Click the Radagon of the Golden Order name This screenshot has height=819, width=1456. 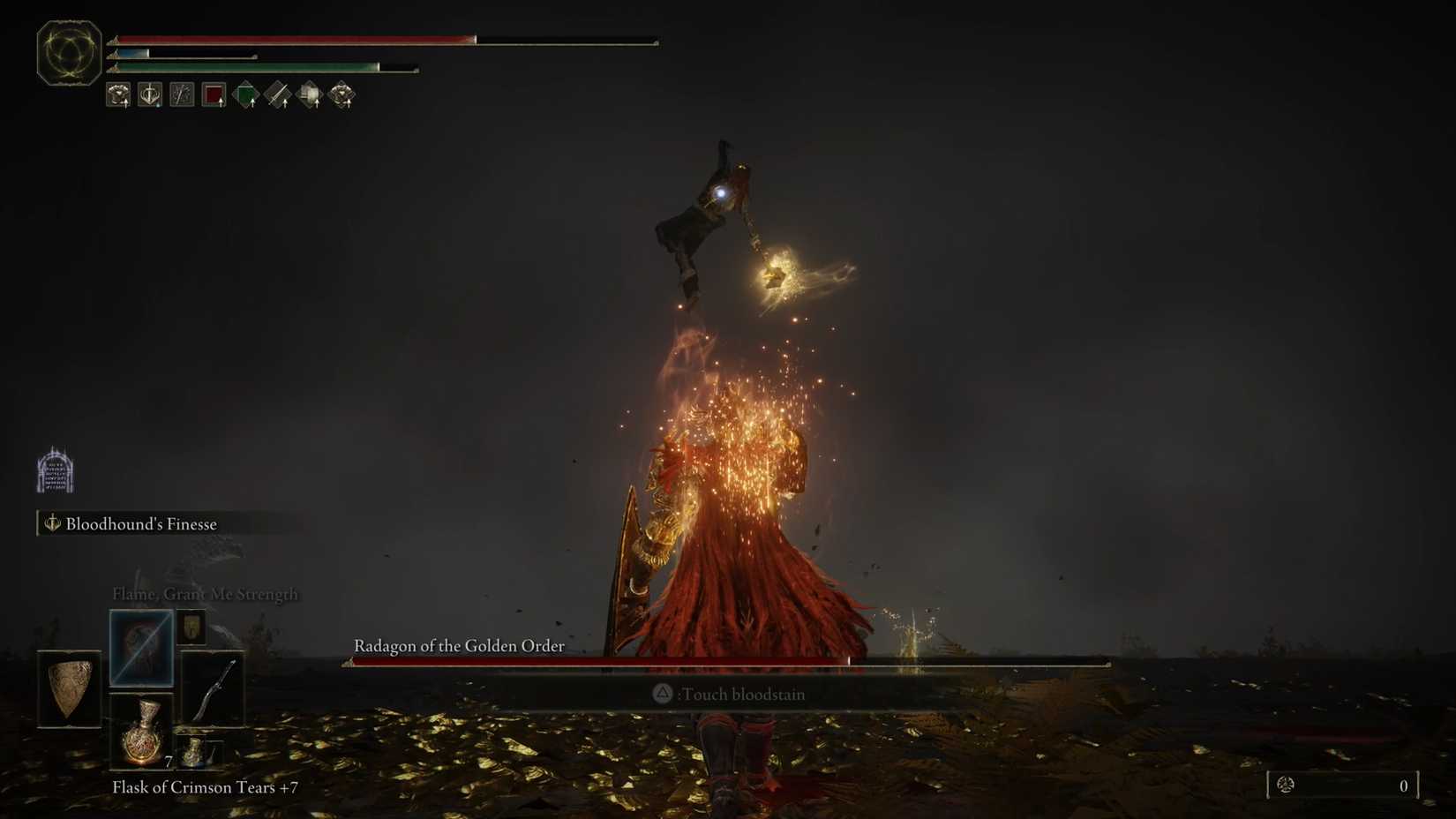pyautogui.click(x=457, y=645)
